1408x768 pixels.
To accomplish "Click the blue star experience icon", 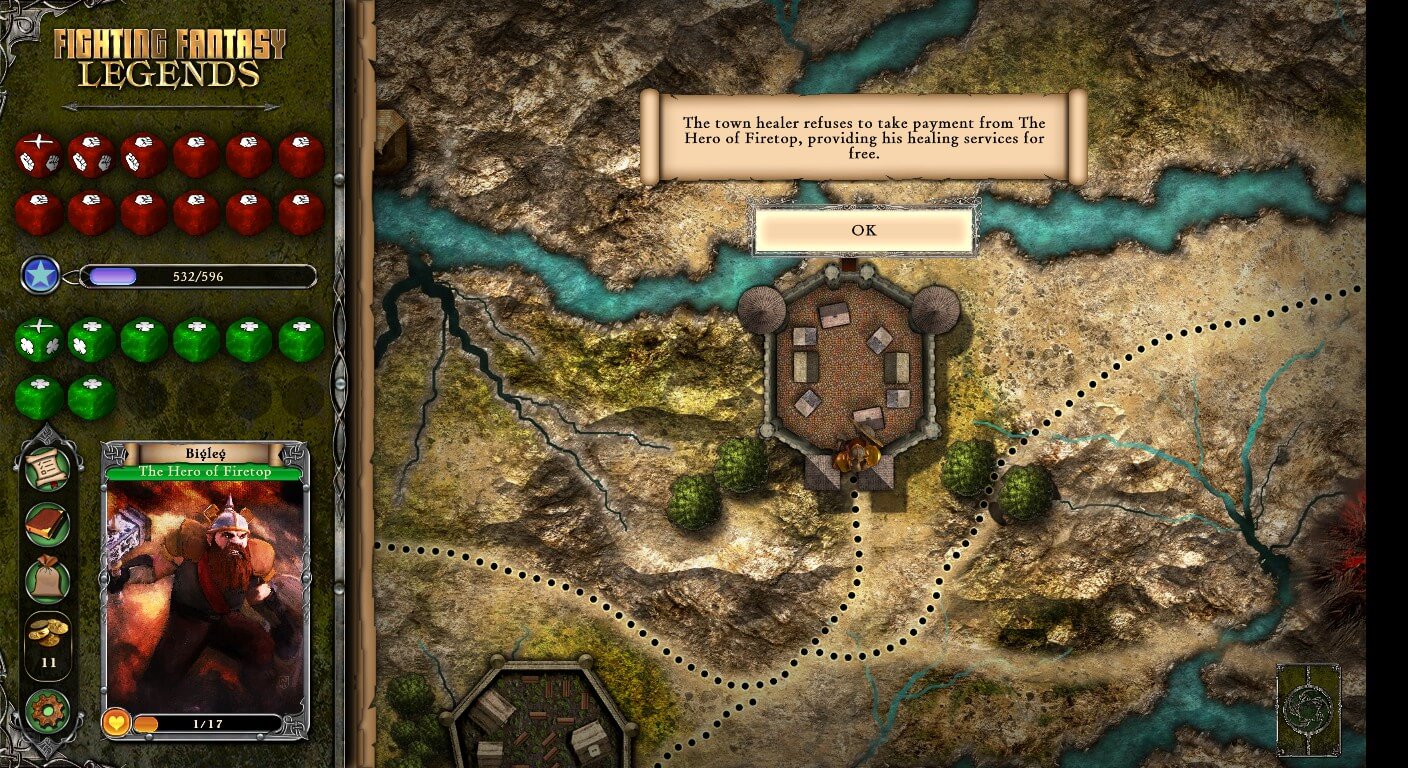I will click(41, 275).
